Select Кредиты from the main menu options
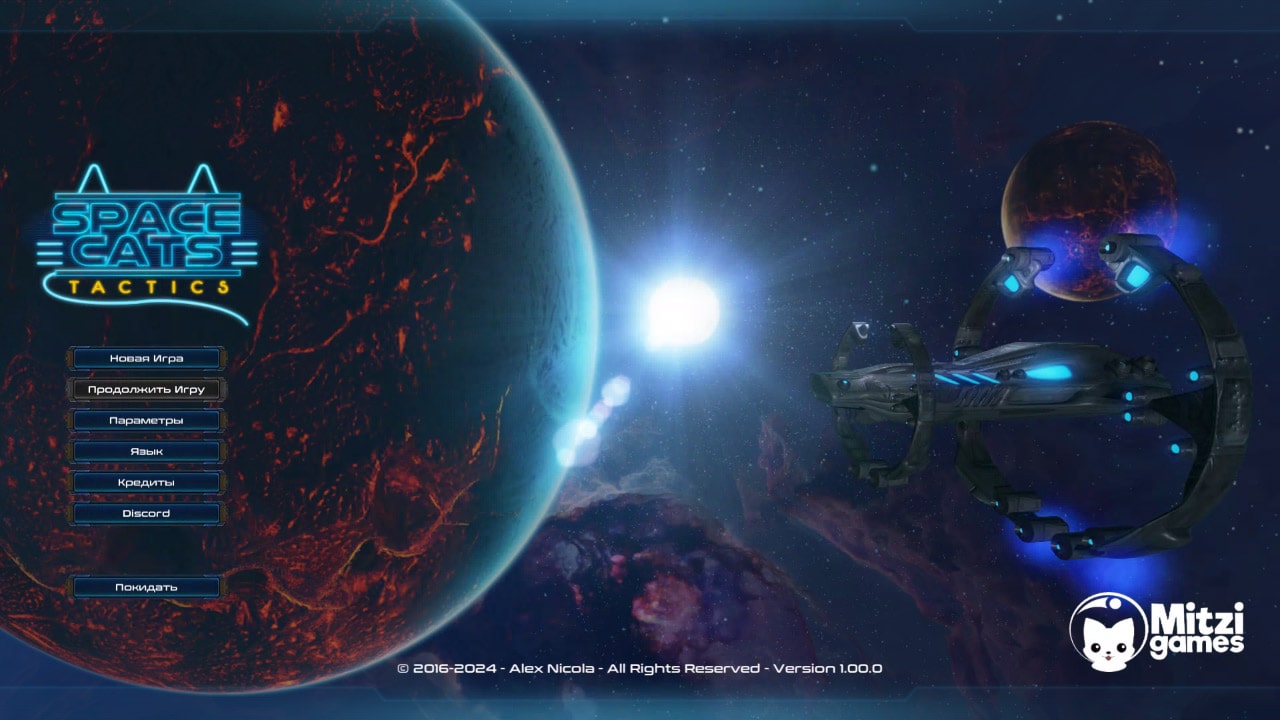The width and height of the screenshot is (1280, 720). tap(147, 481)
